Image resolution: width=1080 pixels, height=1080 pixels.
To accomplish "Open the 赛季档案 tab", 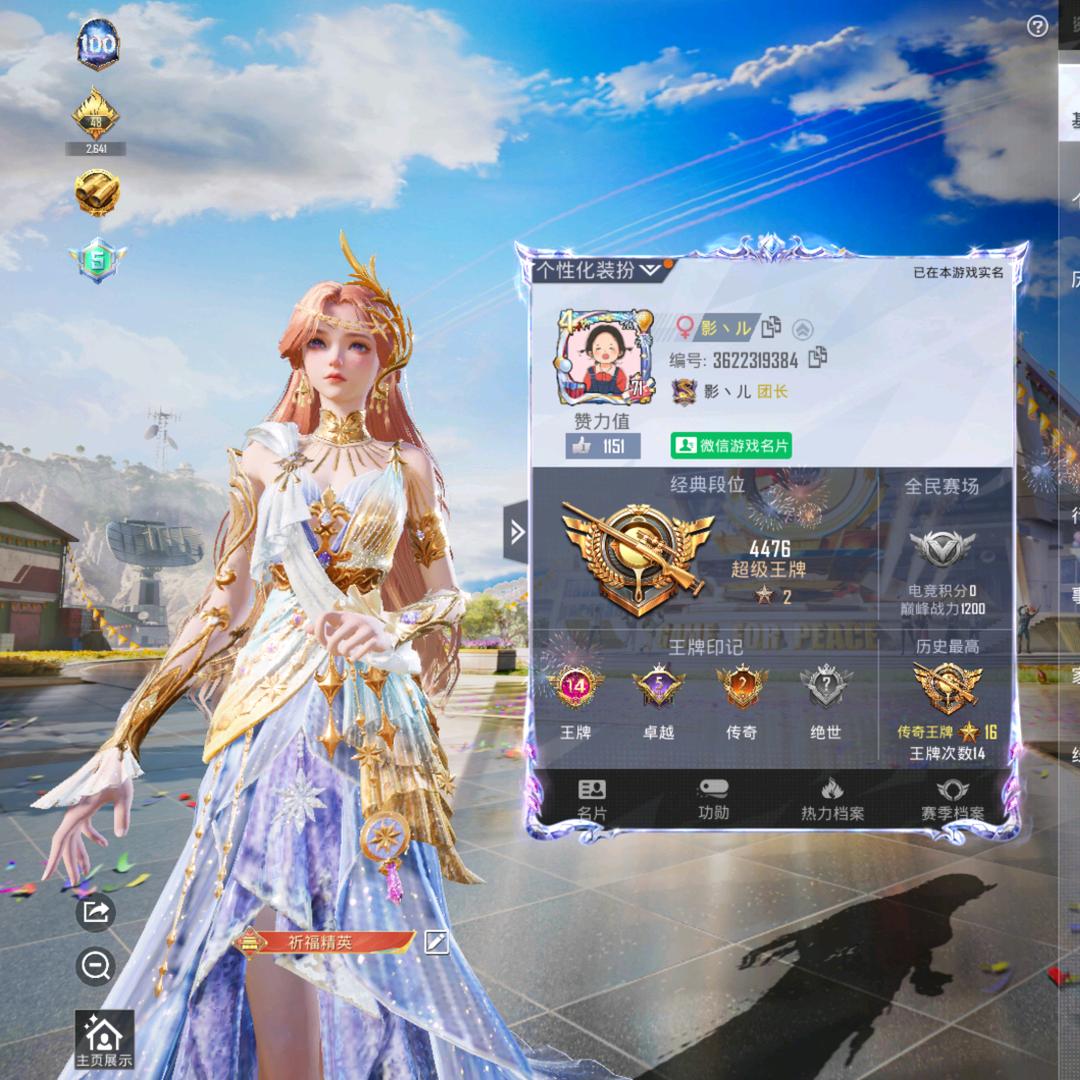I will [952, 800].
